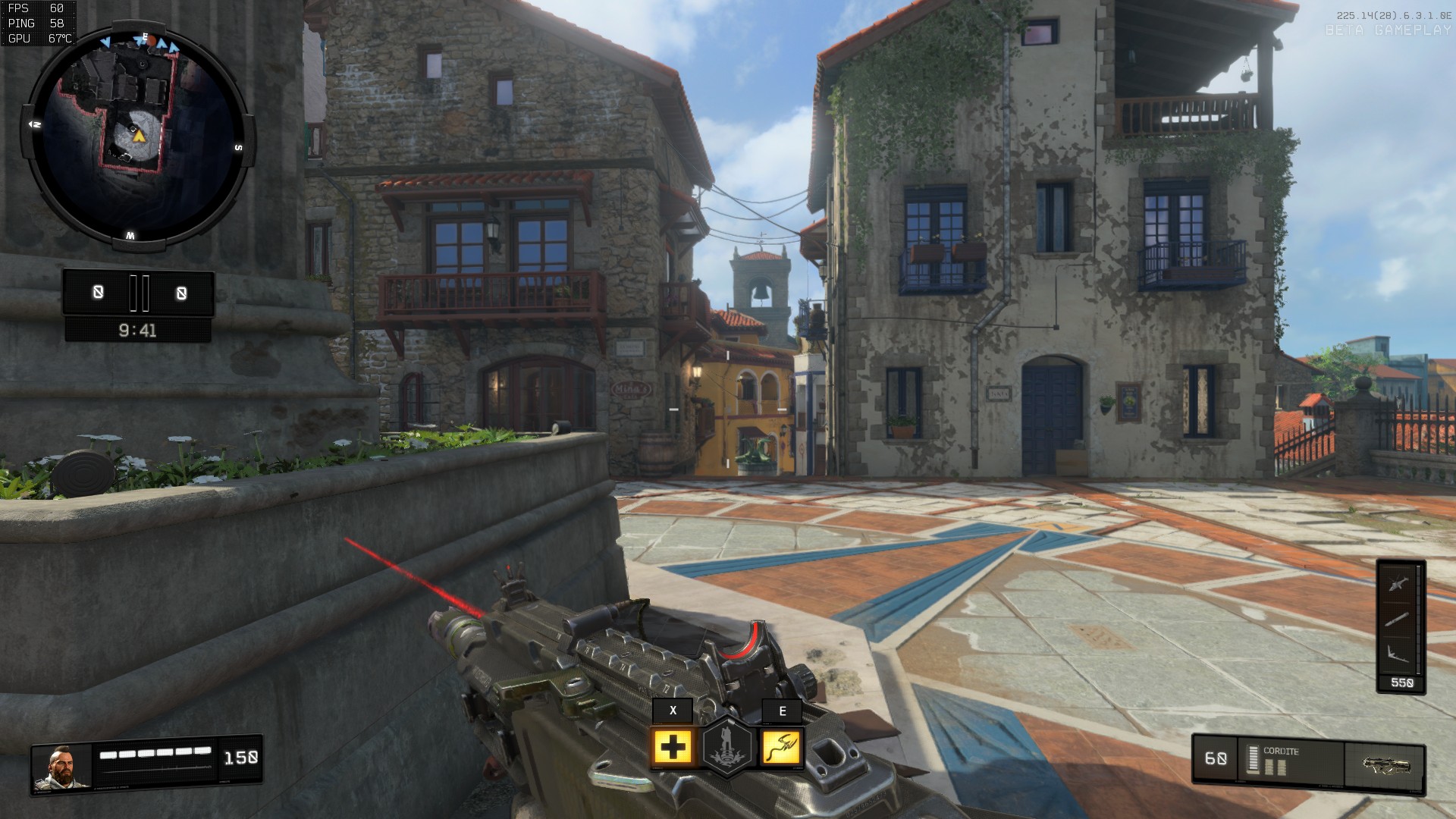Screen dimensions: 1456x819
Task: Use the yellow plus healing ability
Action: pyautogui.click(x=673, y=748)
